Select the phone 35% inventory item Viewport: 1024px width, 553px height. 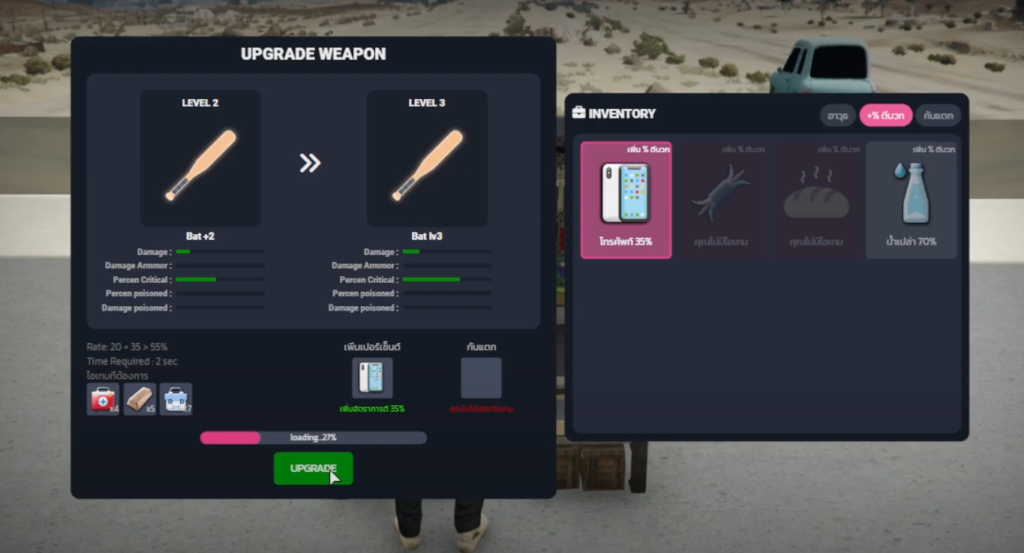tap(626, 200)
